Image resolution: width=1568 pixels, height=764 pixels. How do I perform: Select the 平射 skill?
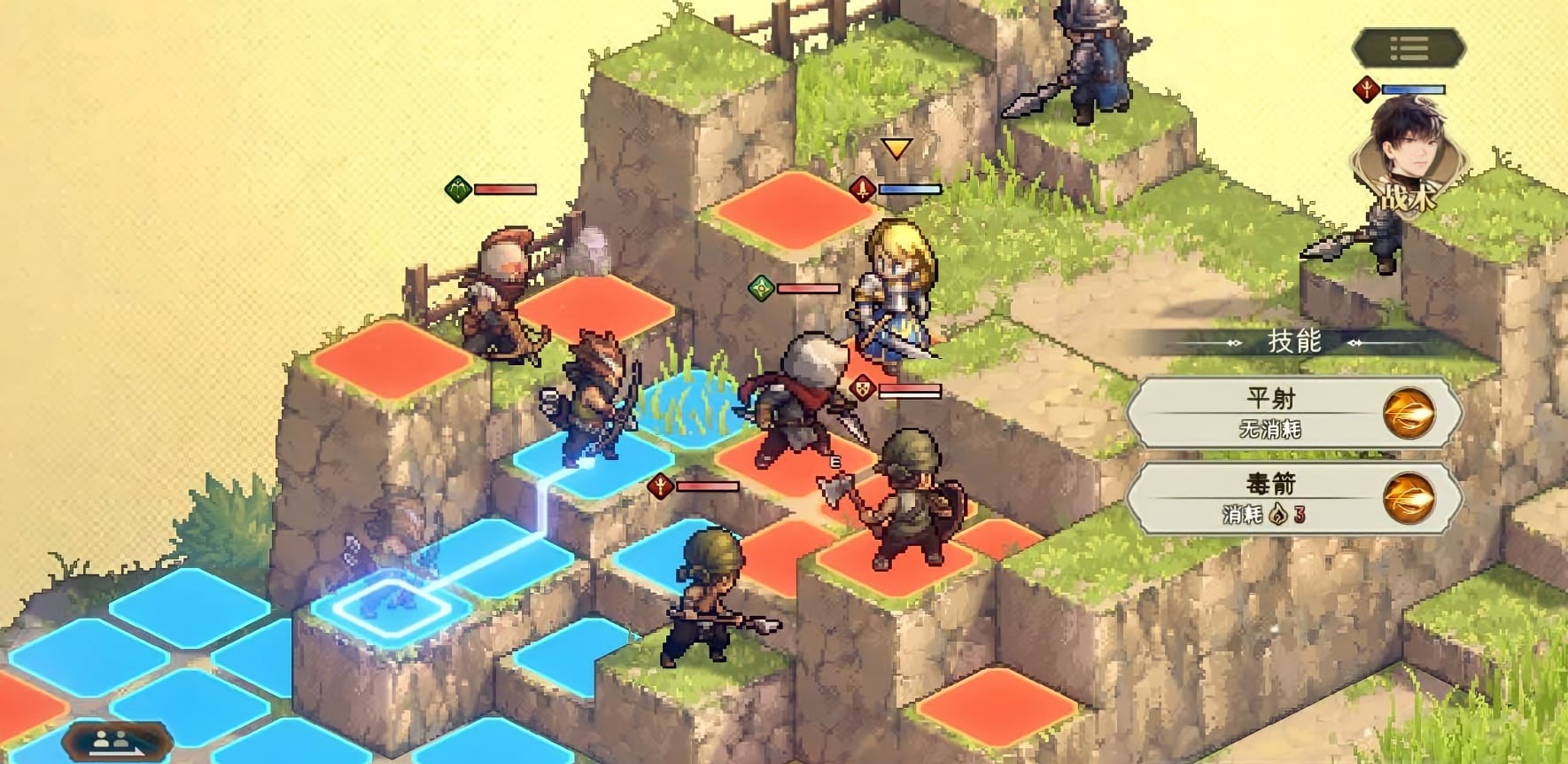(x=1294, y=412)
